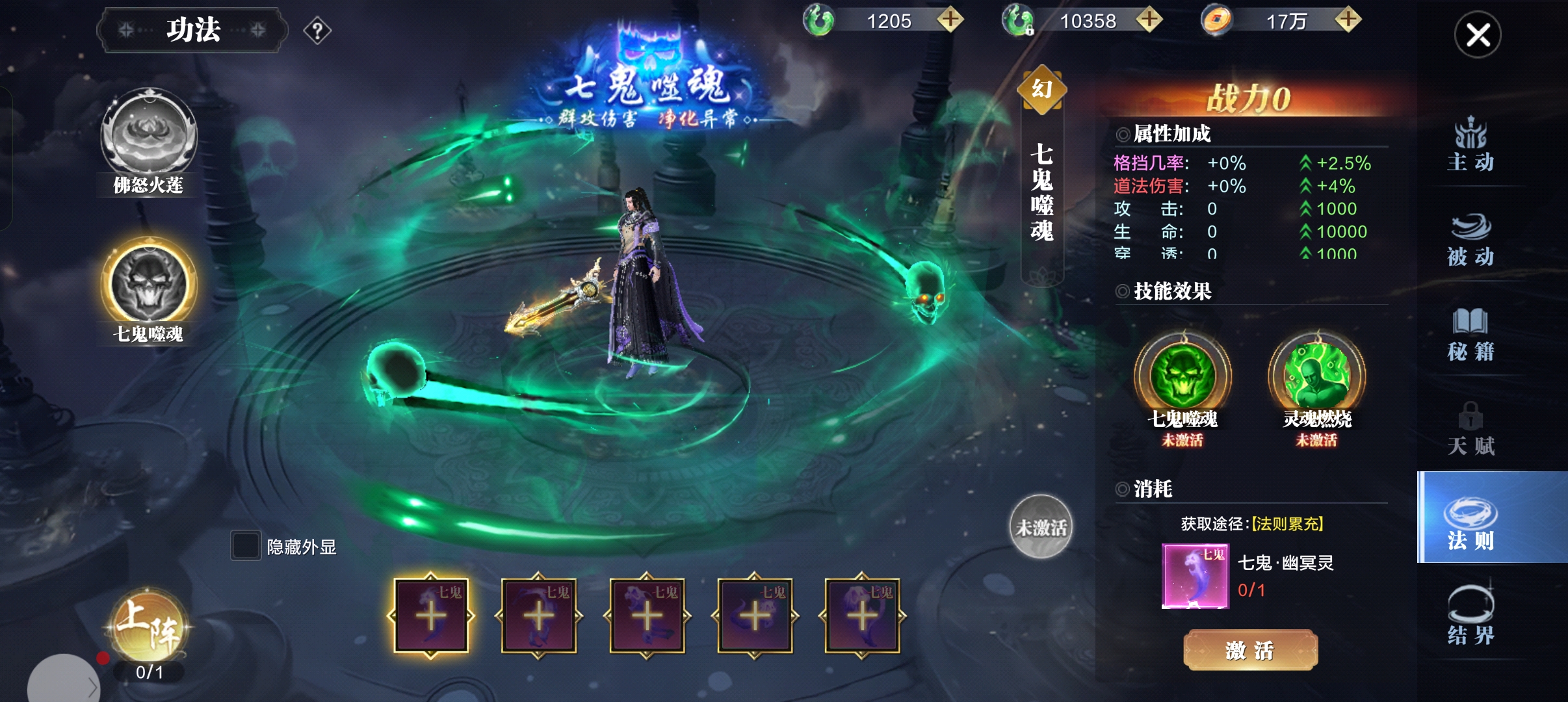Screen dimensions: 1568x702
Task: Click the 幻 diamond badge
Action: point(1041,89)
